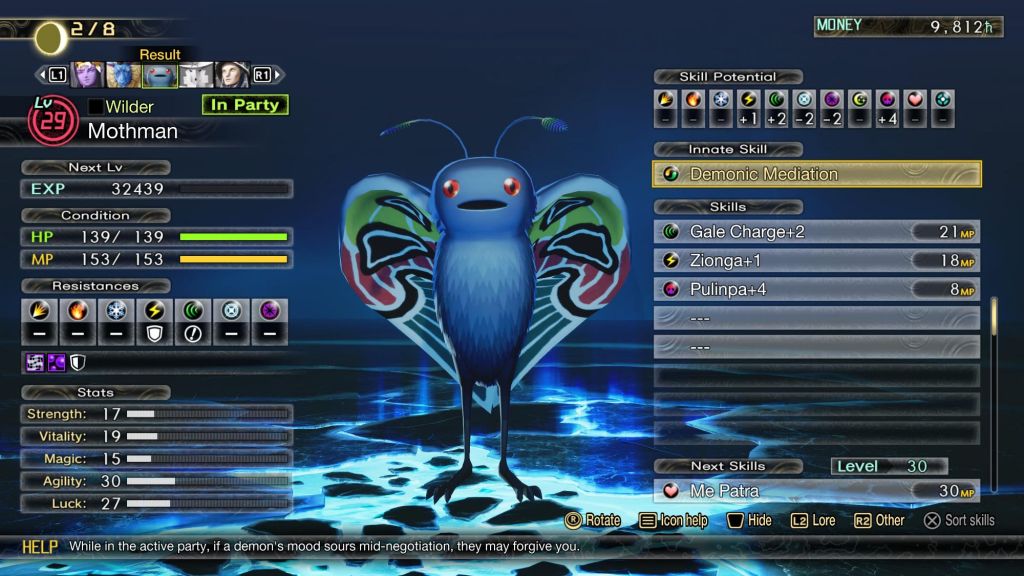Viewport: 1024px width, 576px height.
Task: Choose the blue horned demon portrait
Action: (123, 75)
